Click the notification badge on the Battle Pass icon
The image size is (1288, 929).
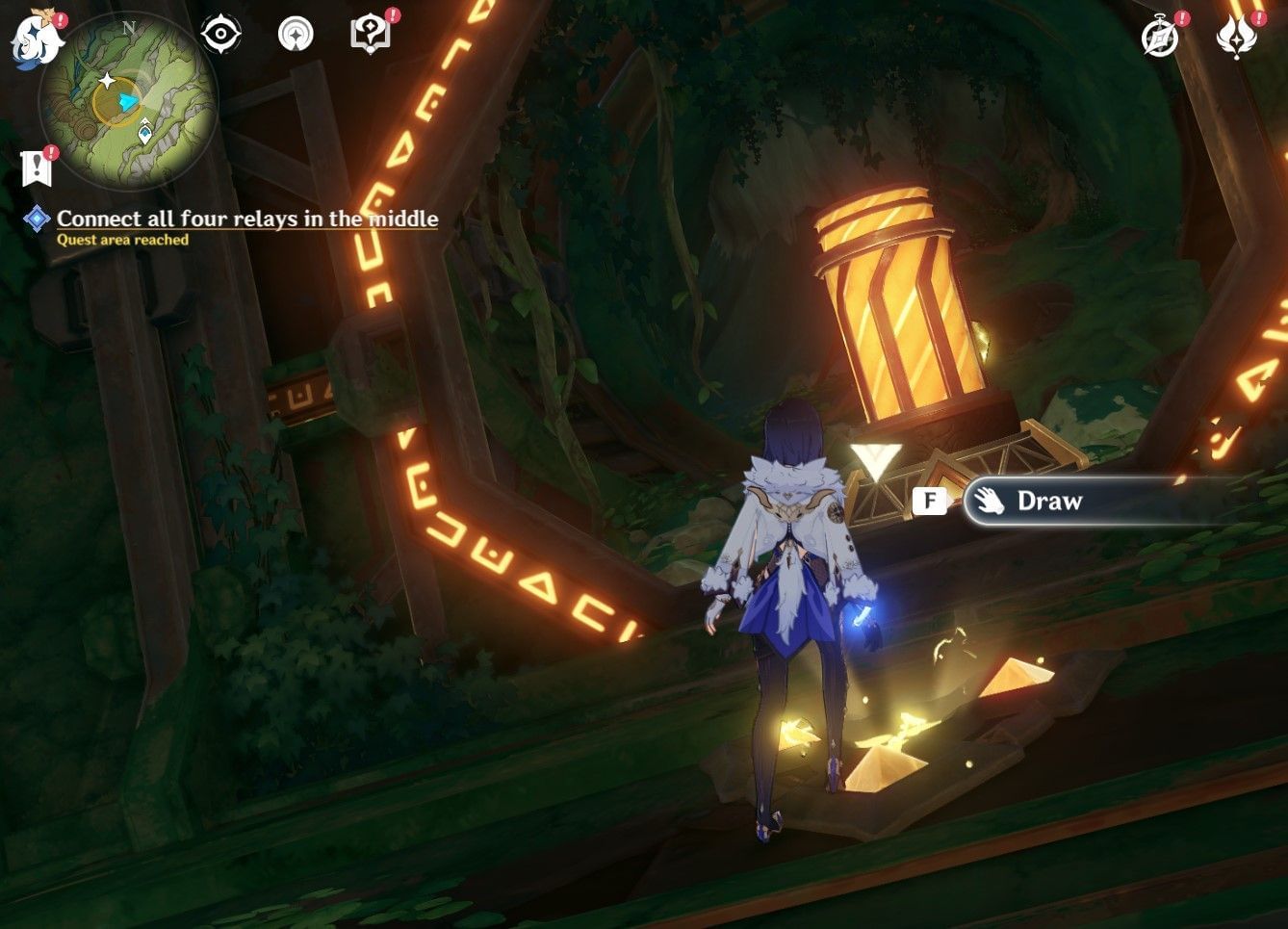[x=1255, y=17]
